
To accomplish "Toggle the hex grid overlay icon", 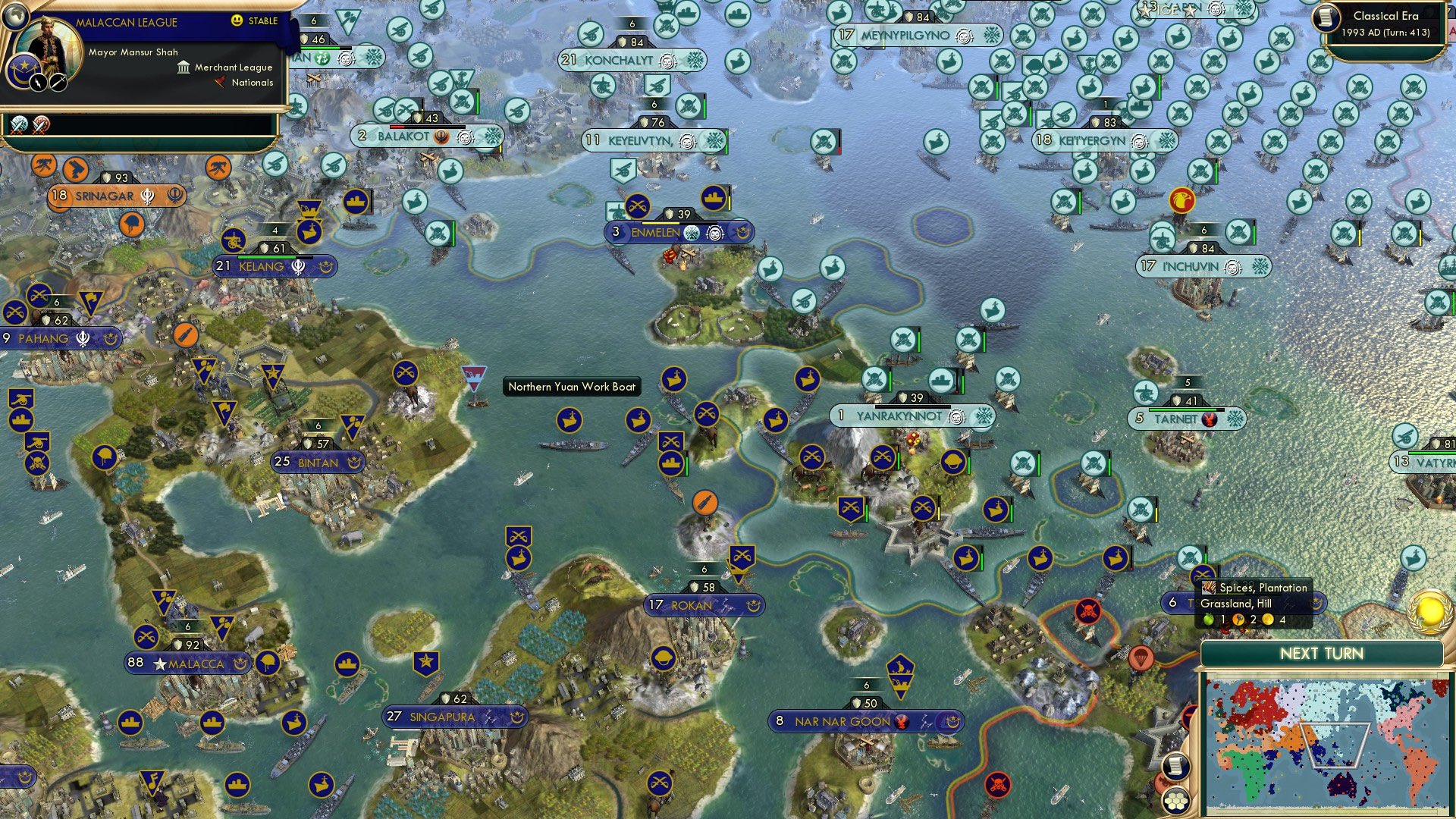I will (1175, 799).
